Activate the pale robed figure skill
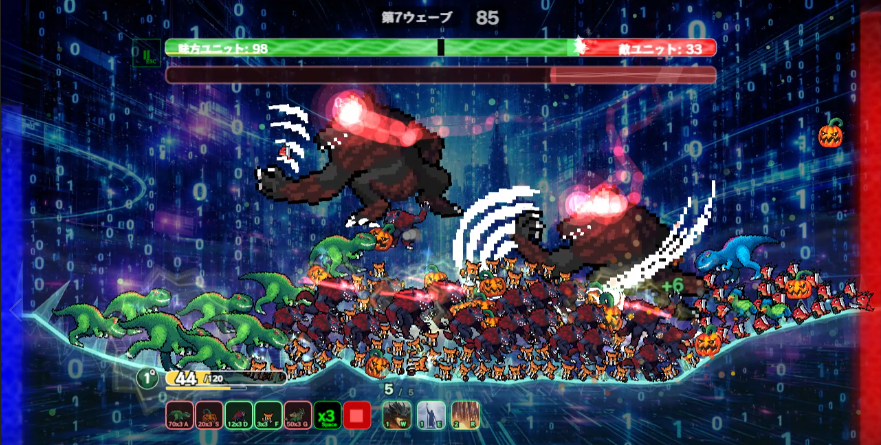This screenshot has height=445, width=881. [430, 415]
